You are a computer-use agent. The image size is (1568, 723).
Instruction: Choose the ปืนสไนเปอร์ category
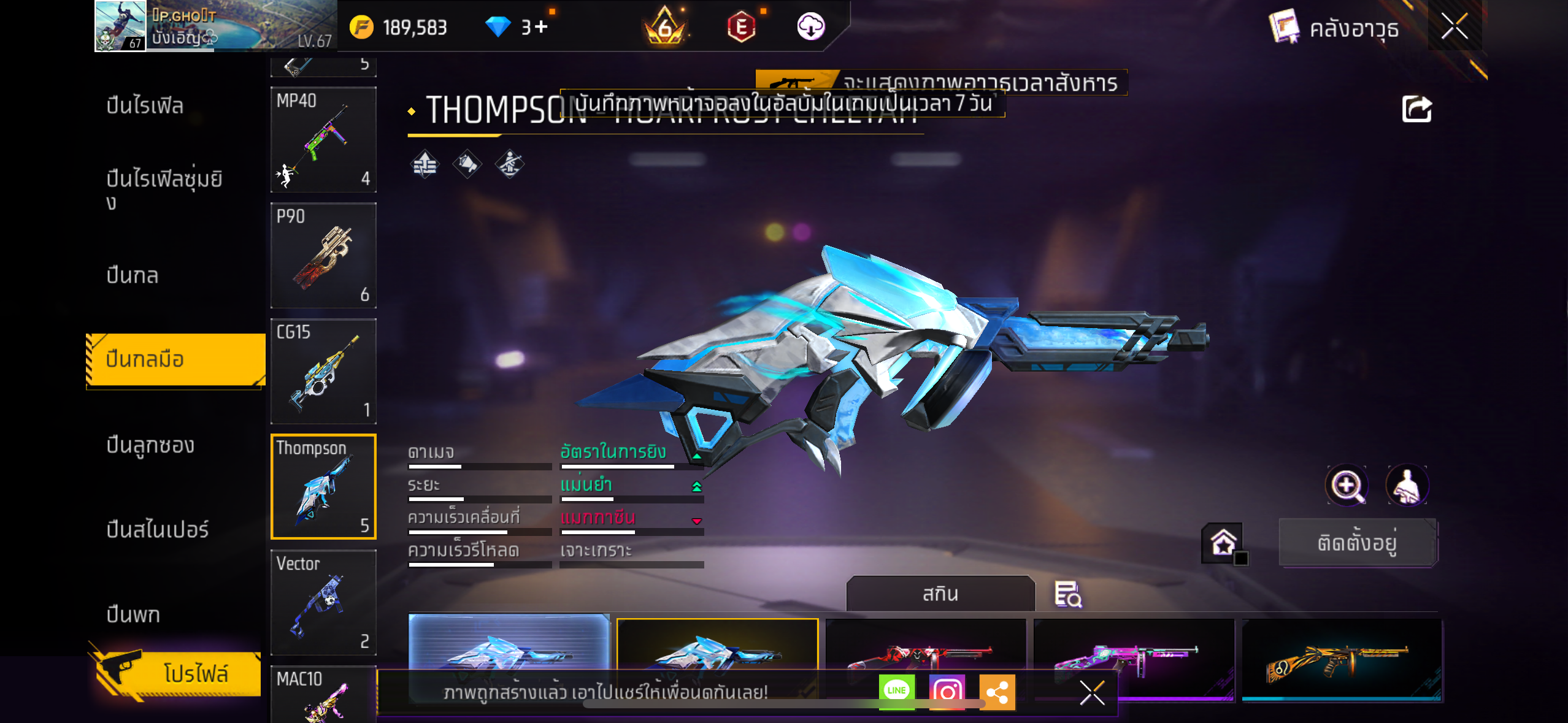point(158,529)
